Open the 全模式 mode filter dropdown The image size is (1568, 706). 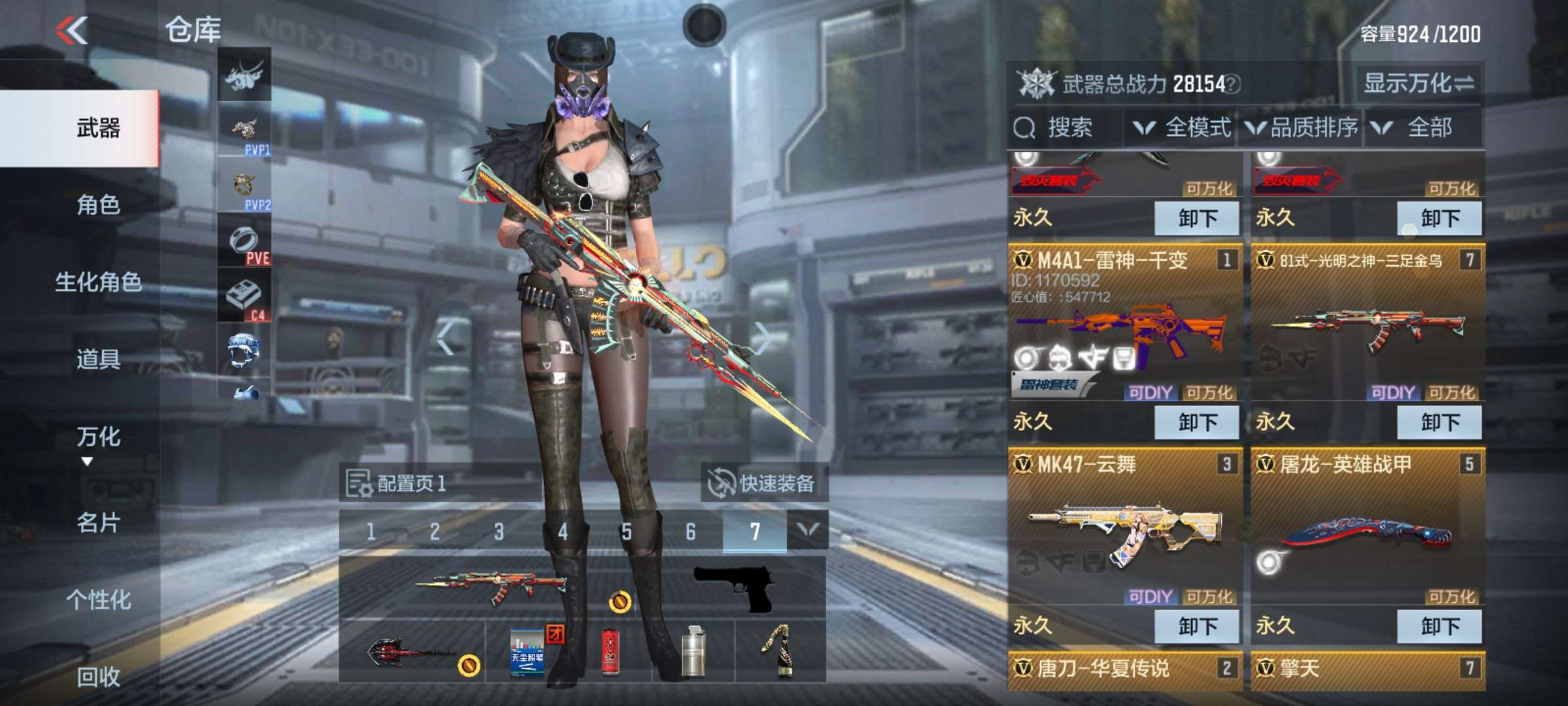coord(1184,128)
